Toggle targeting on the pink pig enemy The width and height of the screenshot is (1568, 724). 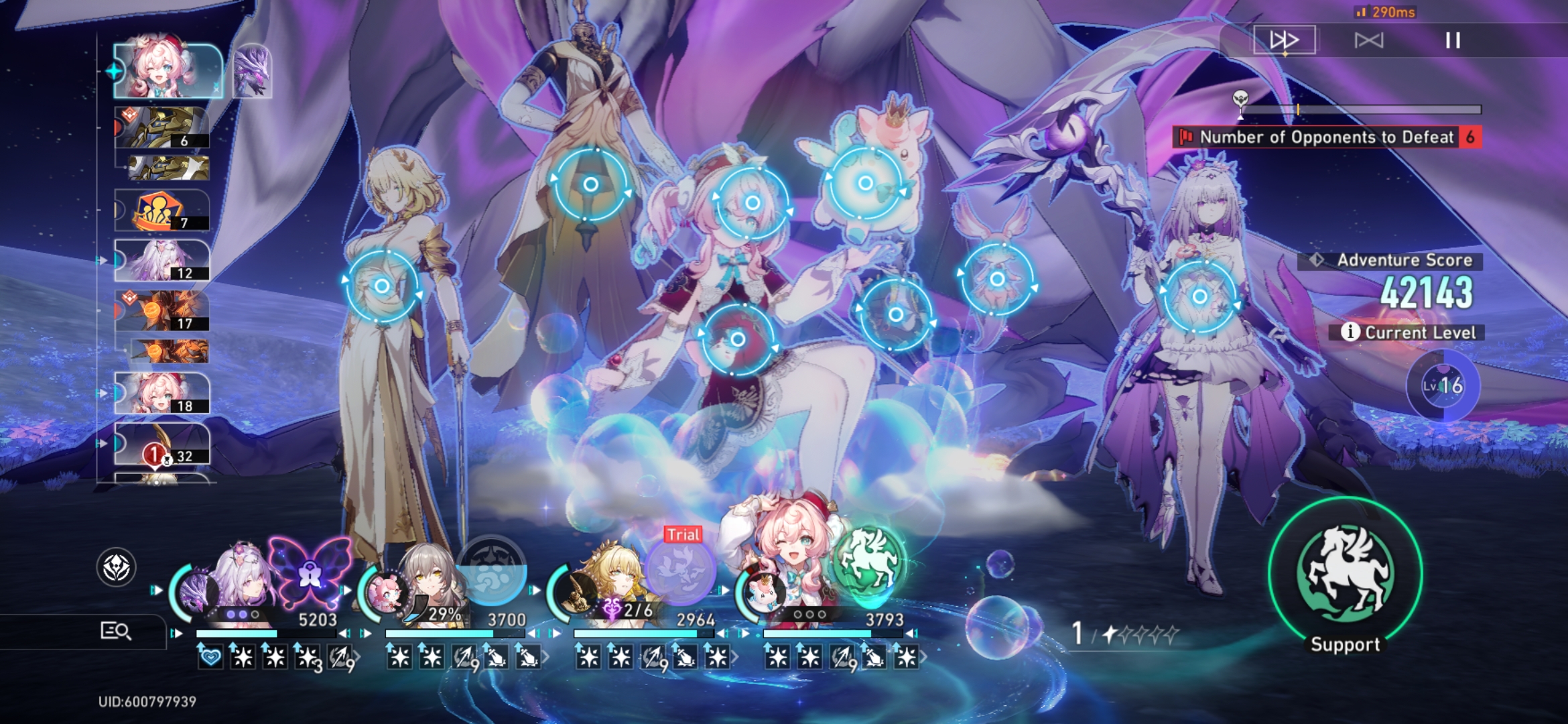(x=864, y=181)
